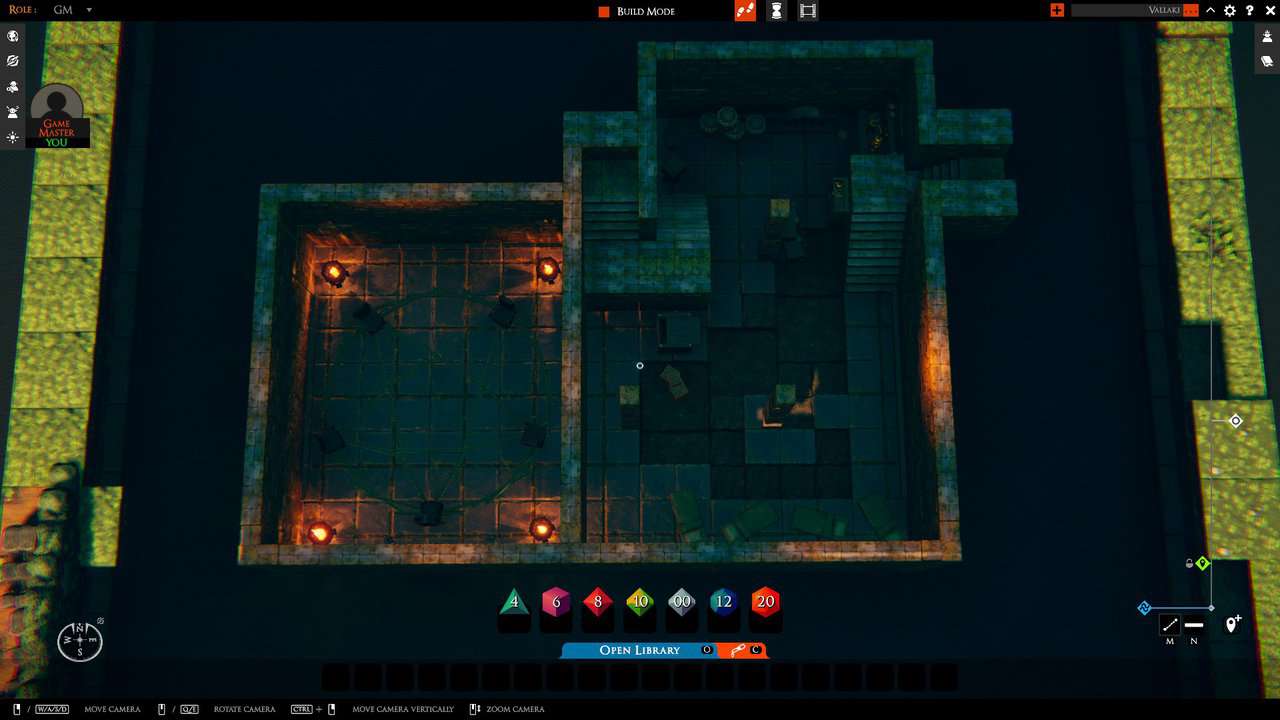Viewport: 1280px width, 720px height.
Task: Click the compass in the bottom-left corner
Action: 79,640
